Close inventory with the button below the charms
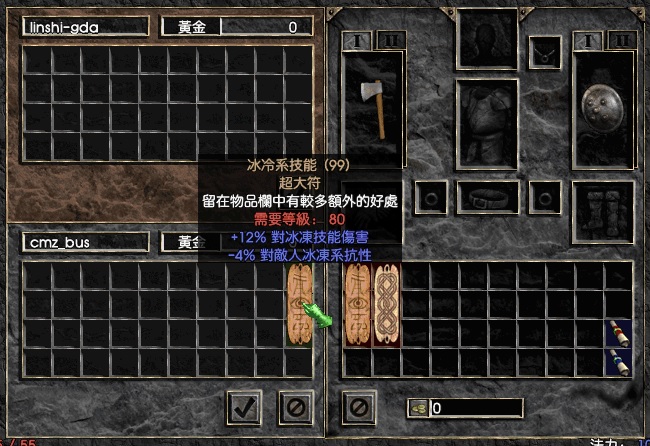 point(358,406)
